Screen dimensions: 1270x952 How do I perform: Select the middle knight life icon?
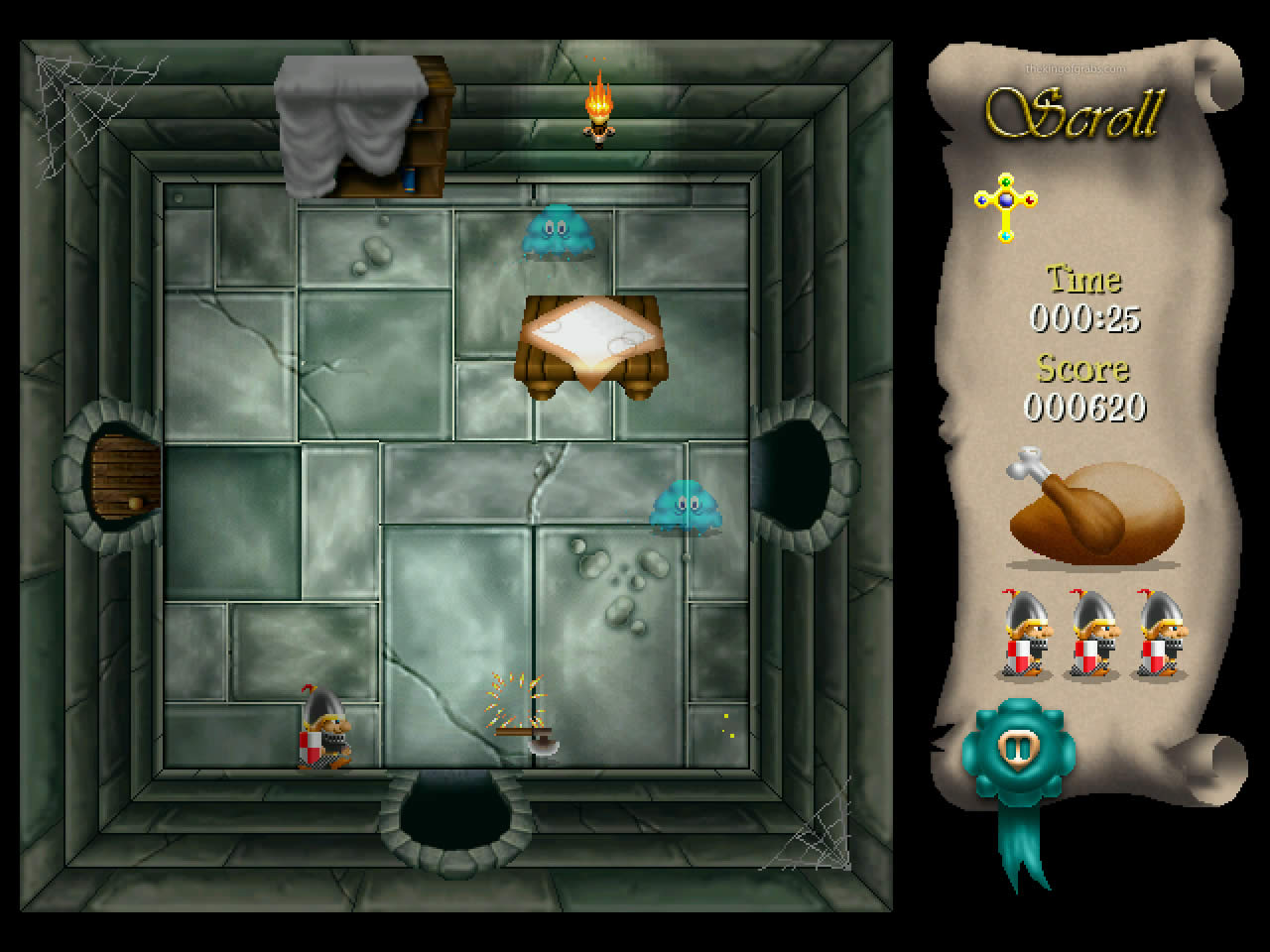pyautogui.click(x=1096, y=635)
